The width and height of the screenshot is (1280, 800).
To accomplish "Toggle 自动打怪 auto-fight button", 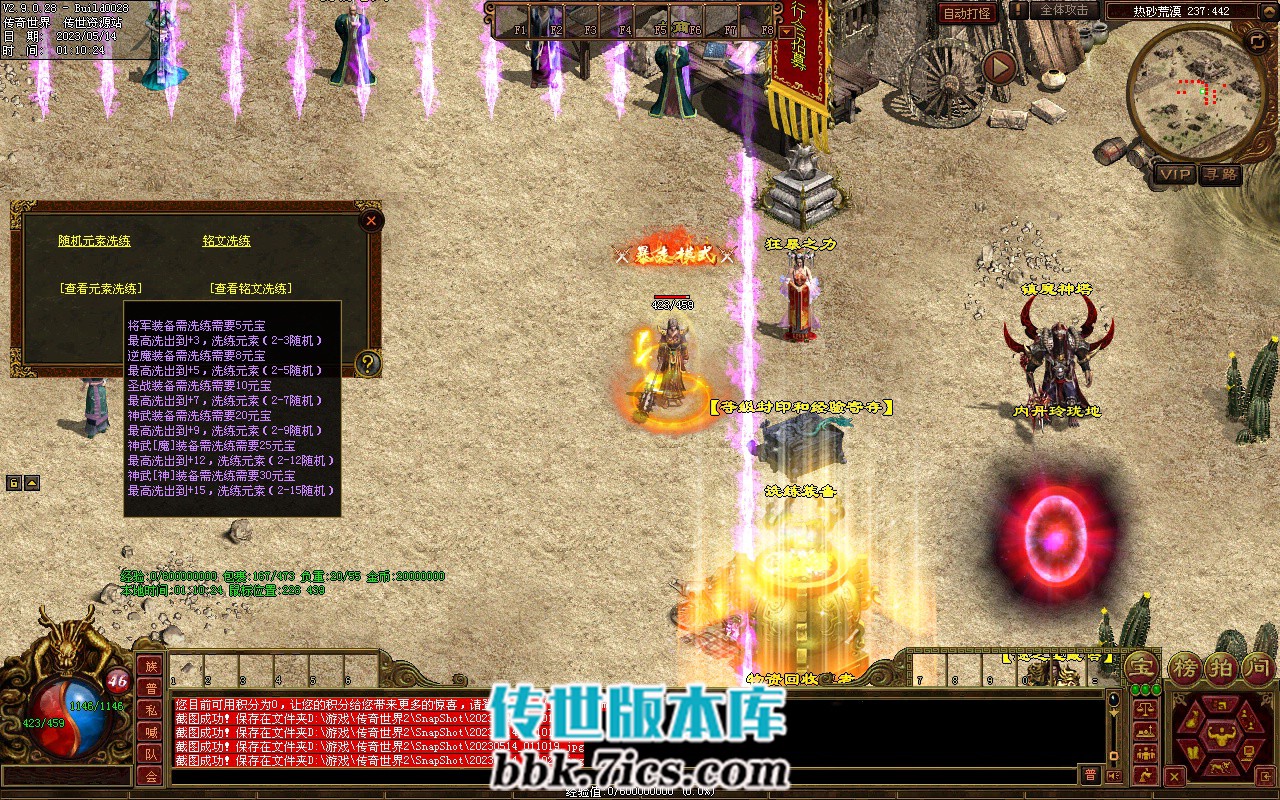I will coord(967,13).
